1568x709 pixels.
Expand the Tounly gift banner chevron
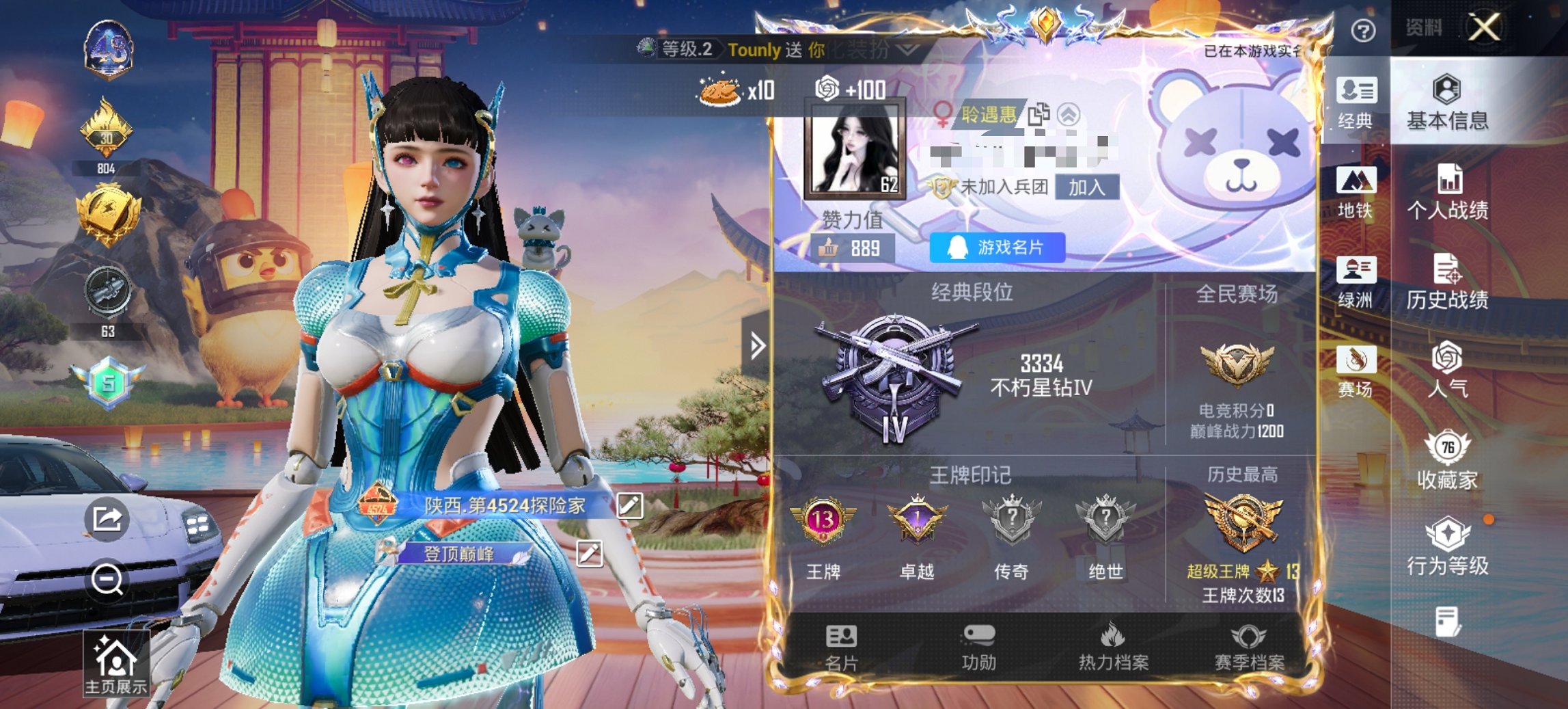[907, 51]
